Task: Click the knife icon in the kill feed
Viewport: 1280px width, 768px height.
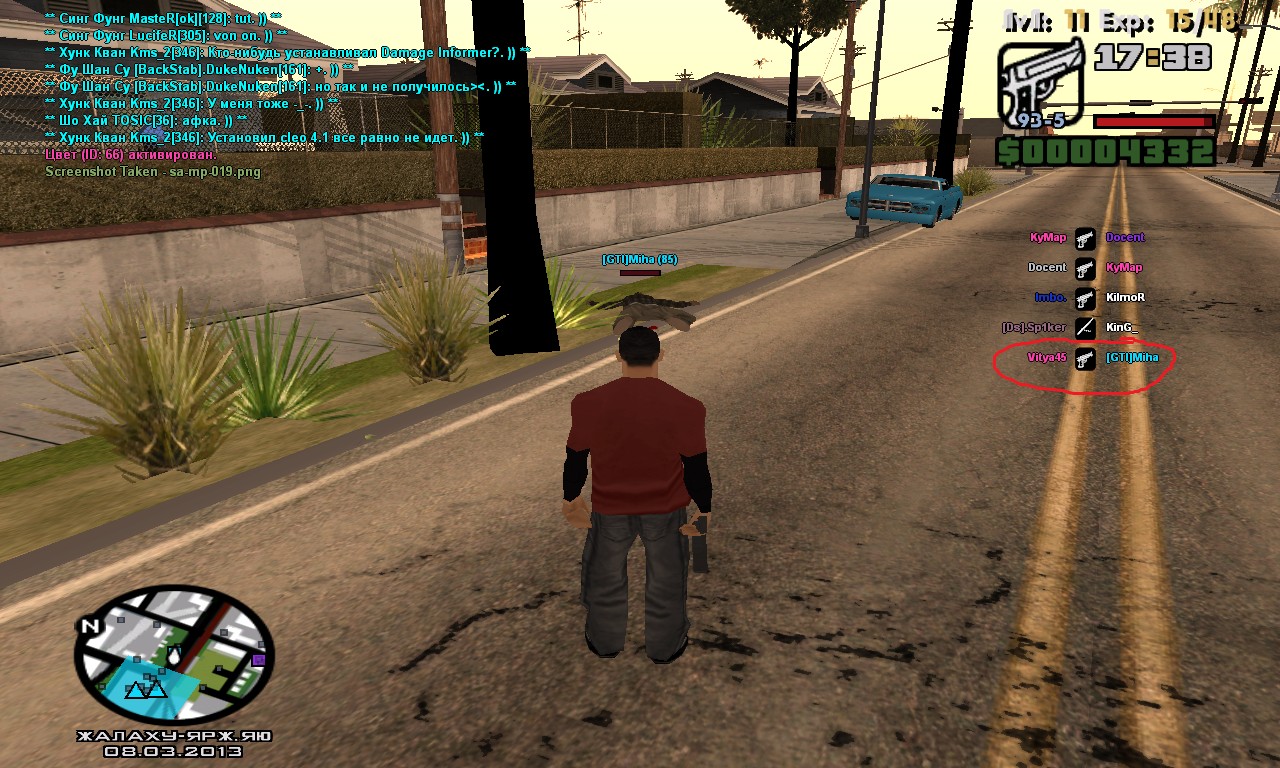Action: [x=1085, y=328]
